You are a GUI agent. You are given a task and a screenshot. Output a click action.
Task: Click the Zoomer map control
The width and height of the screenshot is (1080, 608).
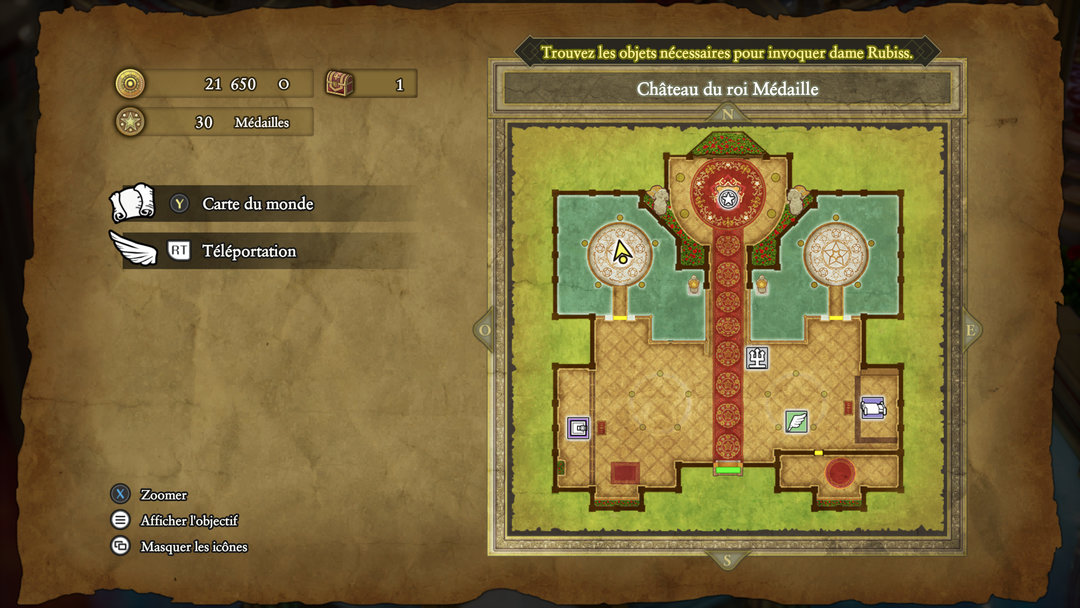[x=163, y=495]
